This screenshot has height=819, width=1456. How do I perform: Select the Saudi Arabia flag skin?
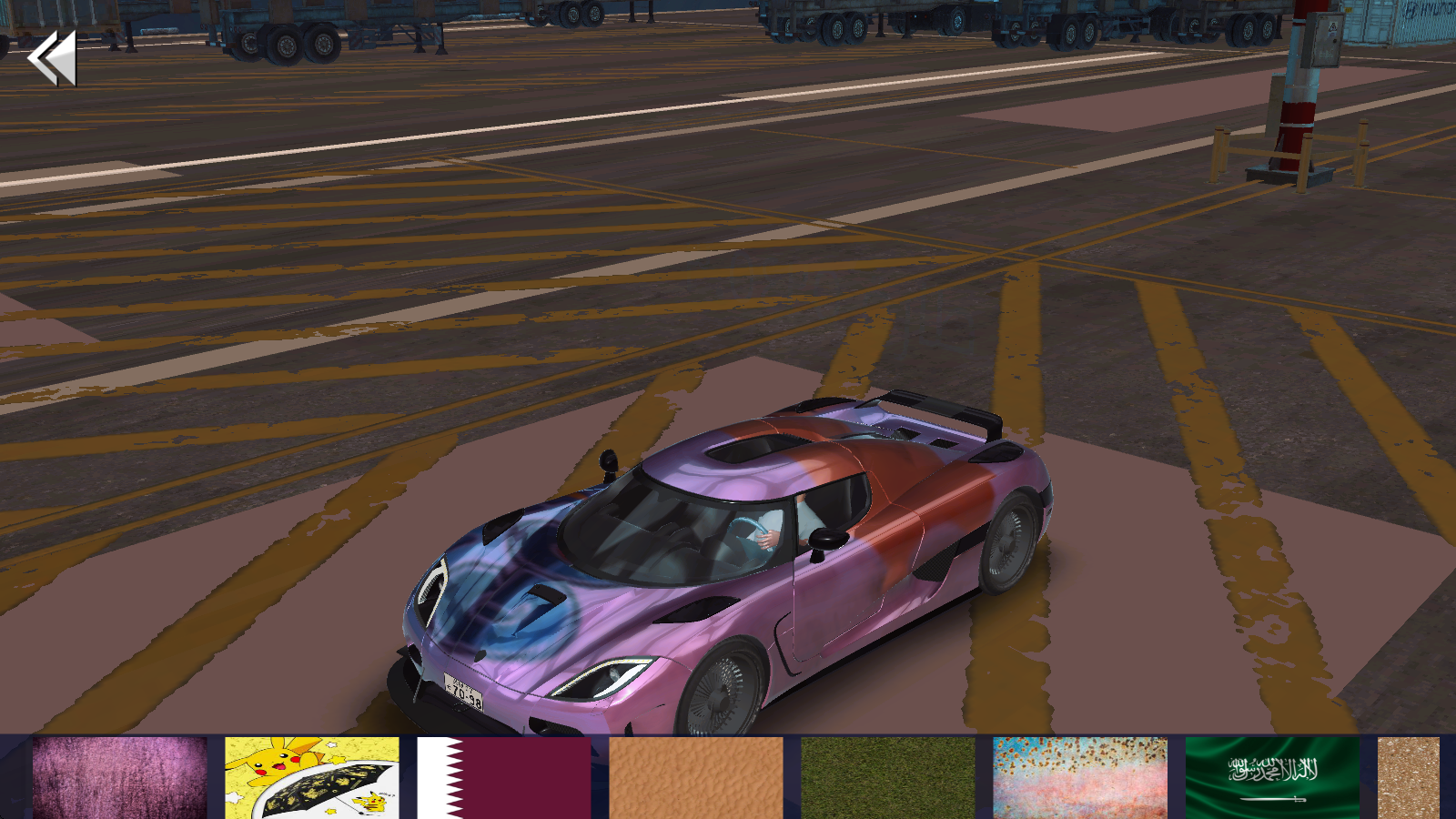(1272, 778)
